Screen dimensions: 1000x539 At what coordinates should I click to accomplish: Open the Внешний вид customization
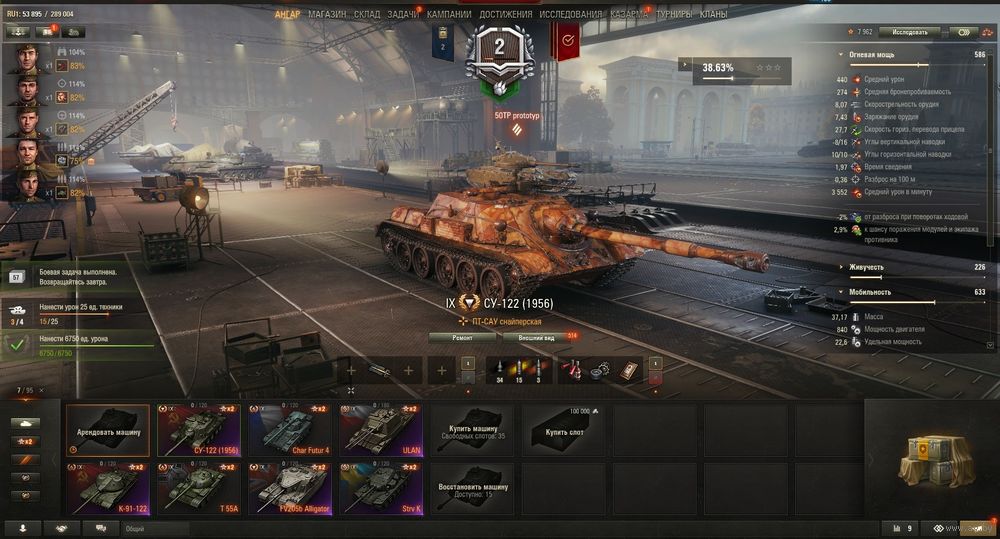(537, 338)
